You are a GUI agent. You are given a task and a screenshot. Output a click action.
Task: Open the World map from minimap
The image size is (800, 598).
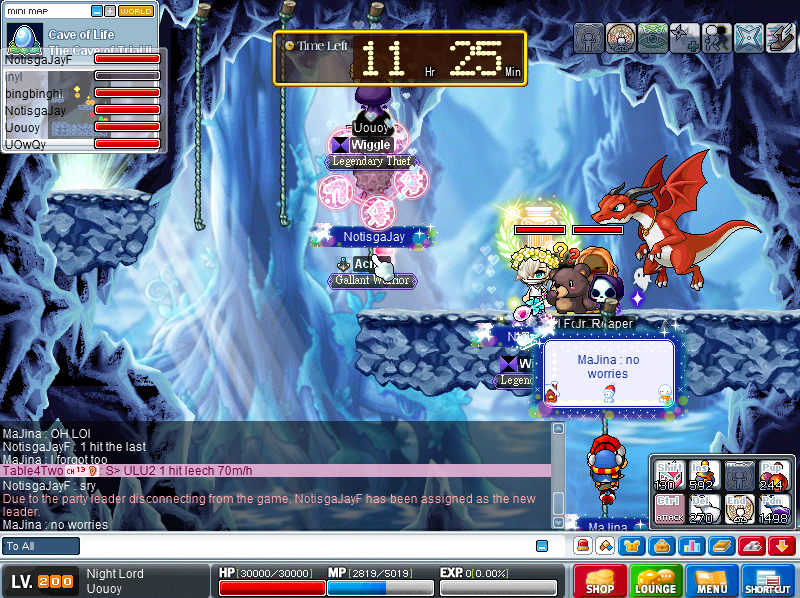[x=137, y=11]
